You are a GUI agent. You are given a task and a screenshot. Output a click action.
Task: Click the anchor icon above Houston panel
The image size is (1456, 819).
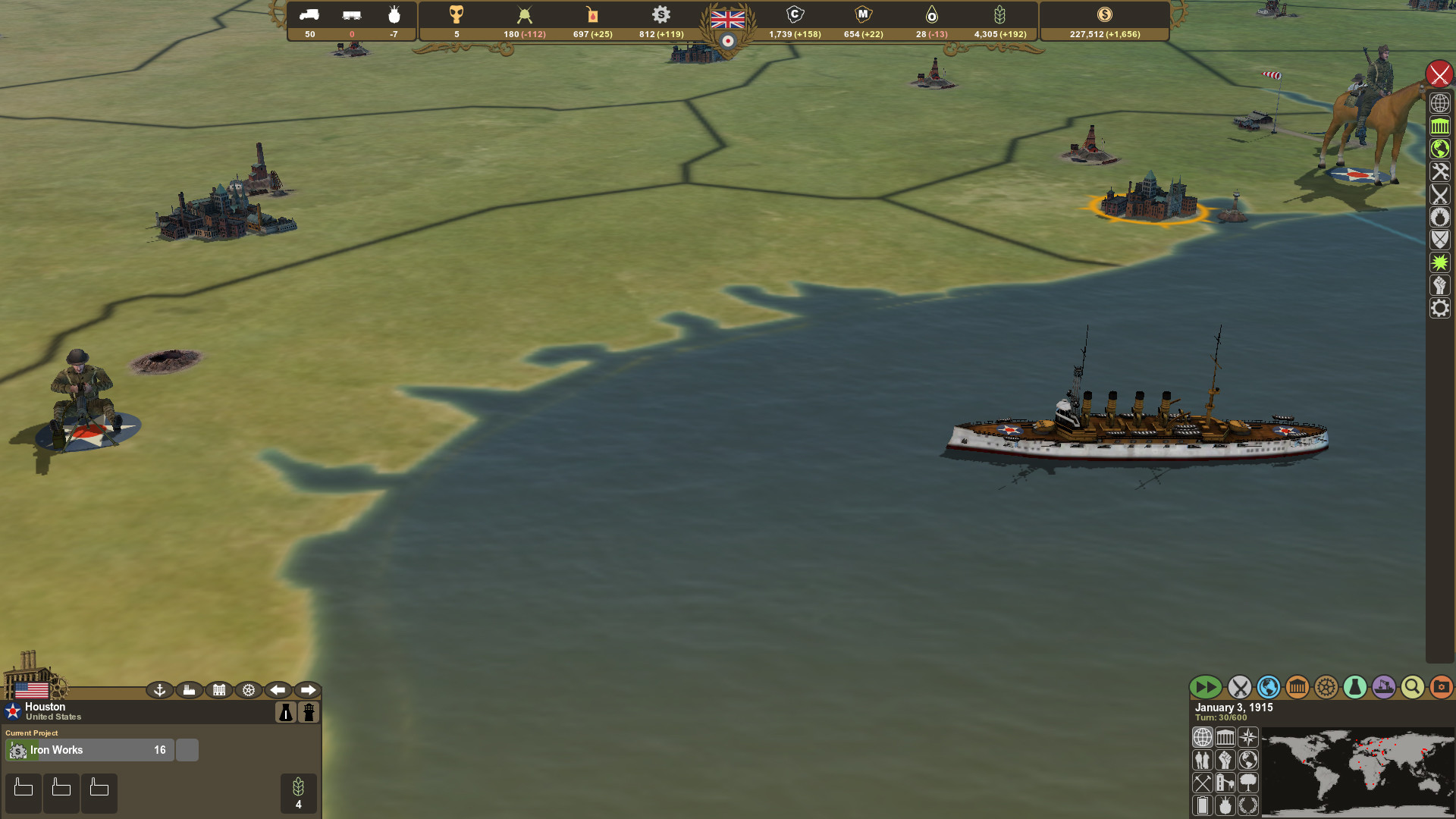(158, 690)
